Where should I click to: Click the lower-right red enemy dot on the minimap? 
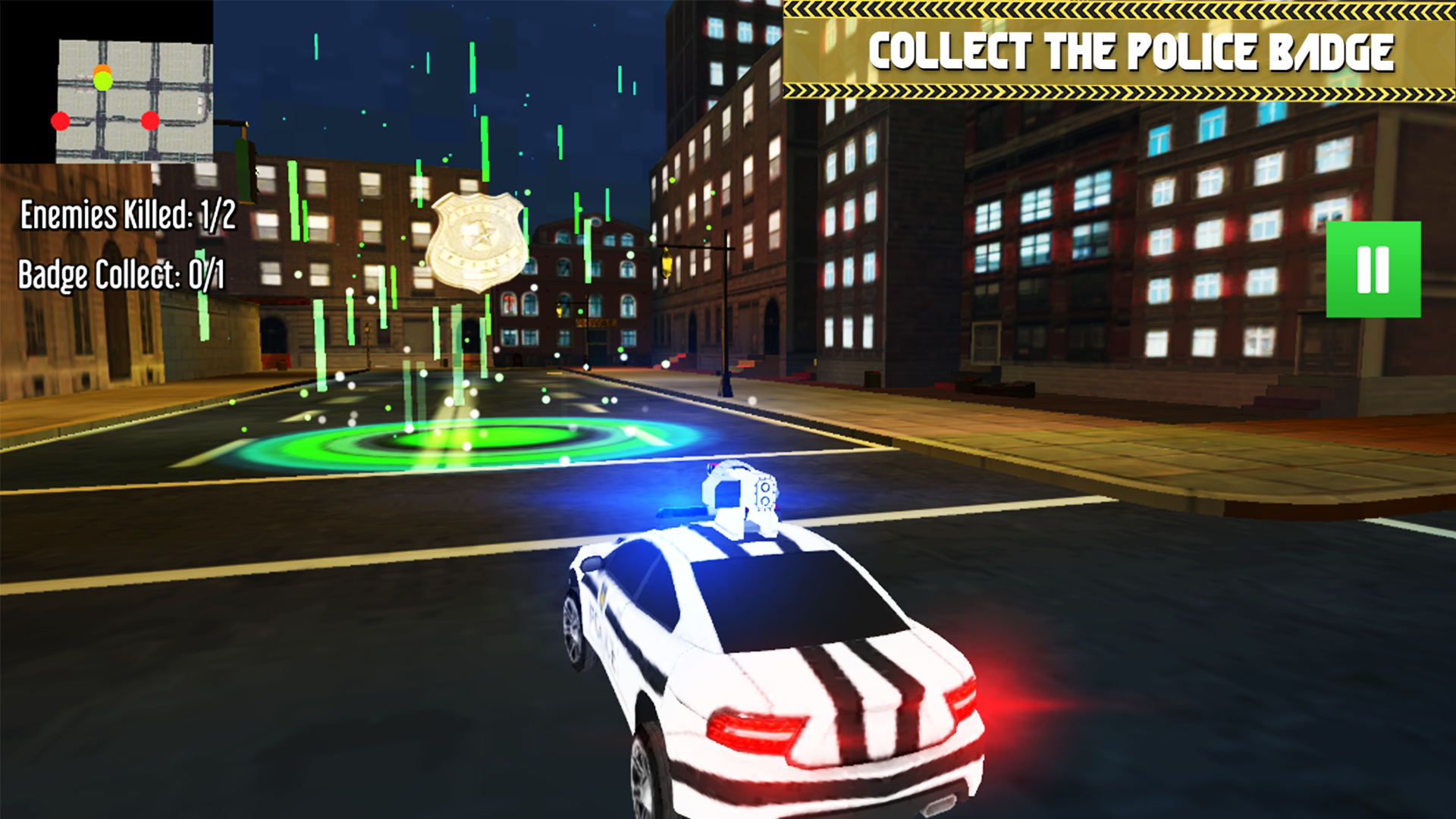tap(151, 121)
